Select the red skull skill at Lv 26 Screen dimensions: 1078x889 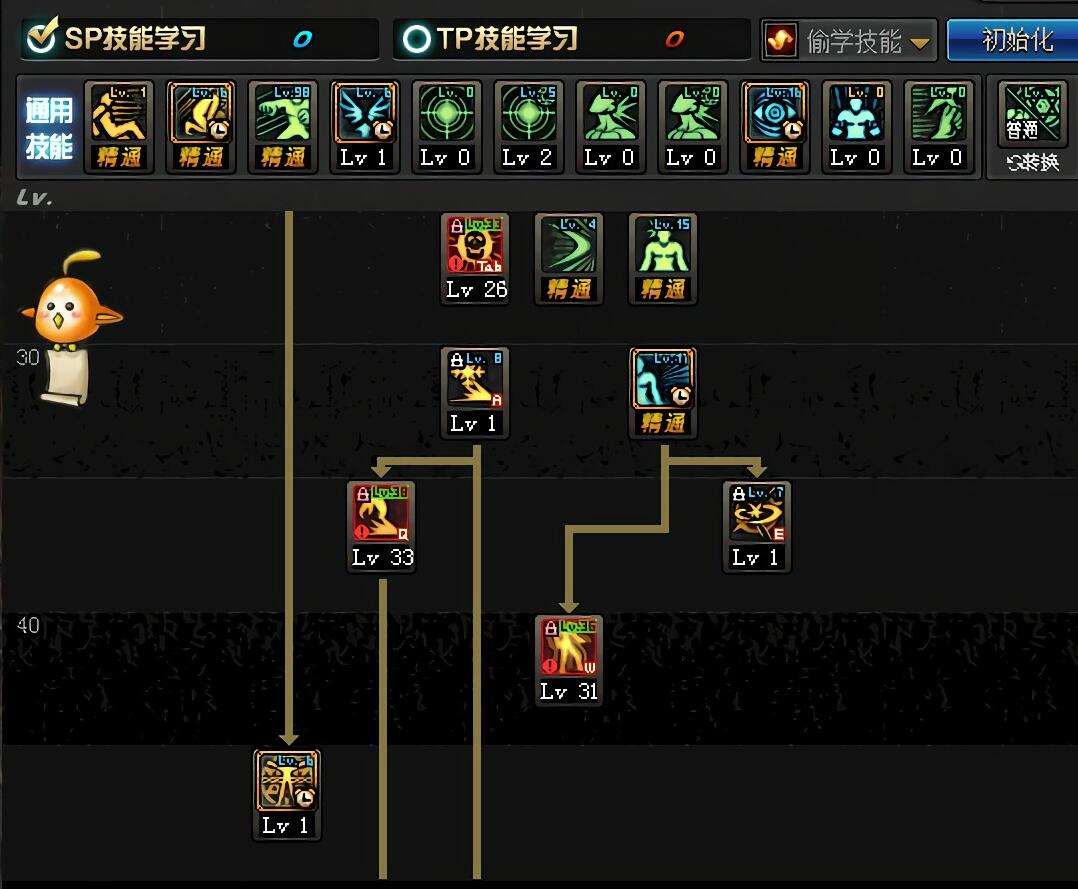coord(475,247)
